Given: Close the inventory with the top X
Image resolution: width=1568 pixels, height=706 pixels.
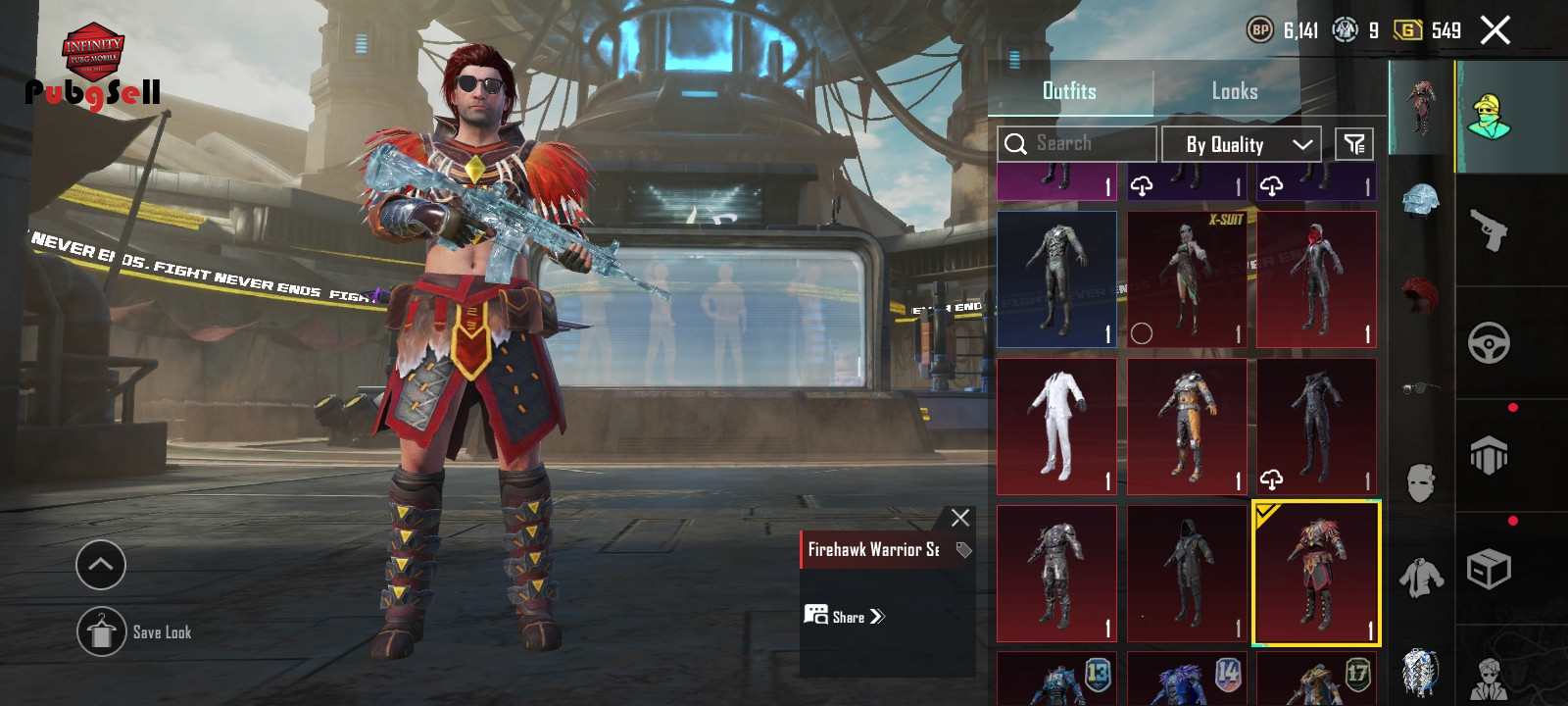Looking at the screenshot, I should click(1494, 30).
